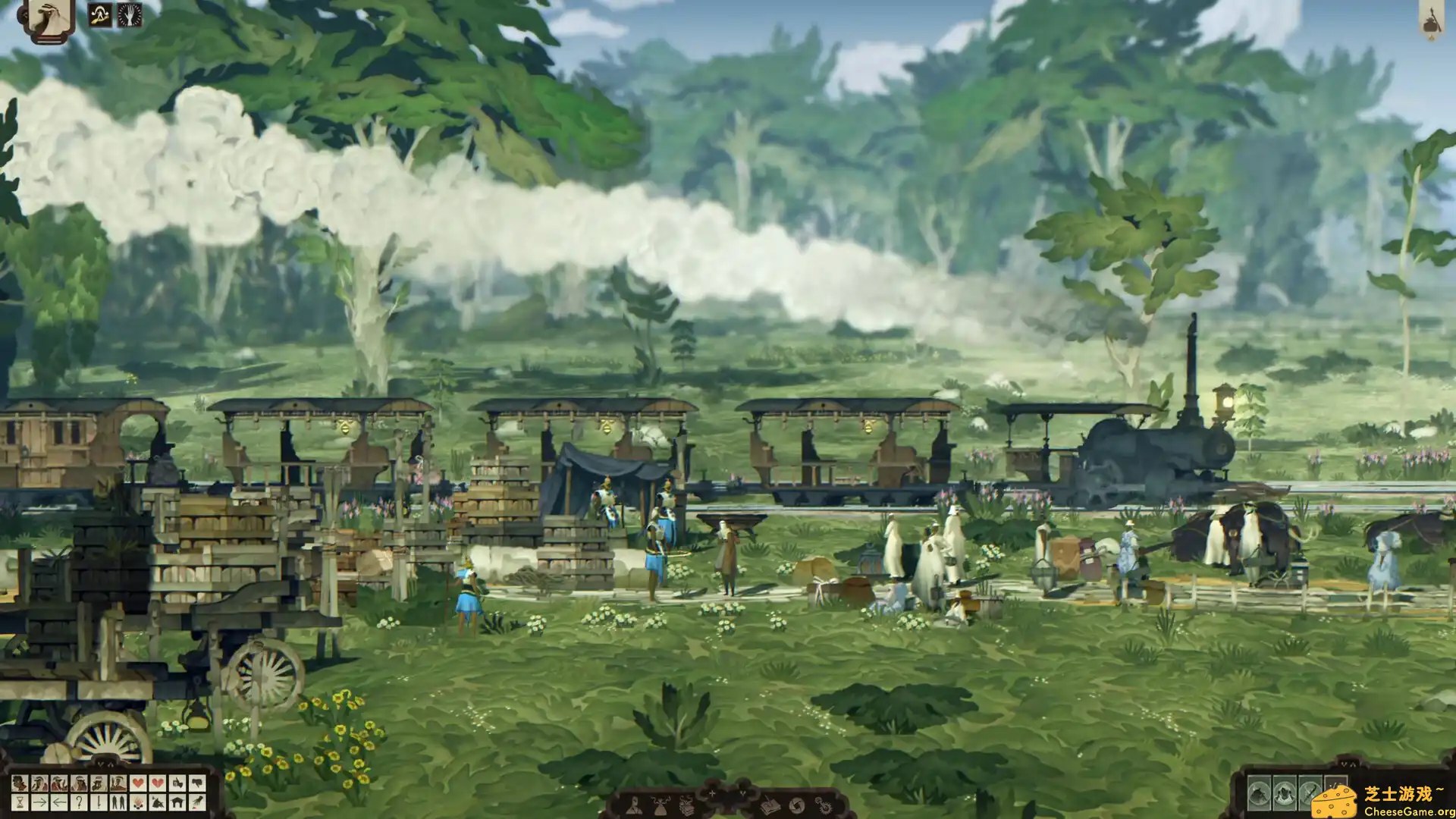Expand the collapsed slot panel at bottom right
Screen dimensions: 1456x819
click(x=1348, y=764)
